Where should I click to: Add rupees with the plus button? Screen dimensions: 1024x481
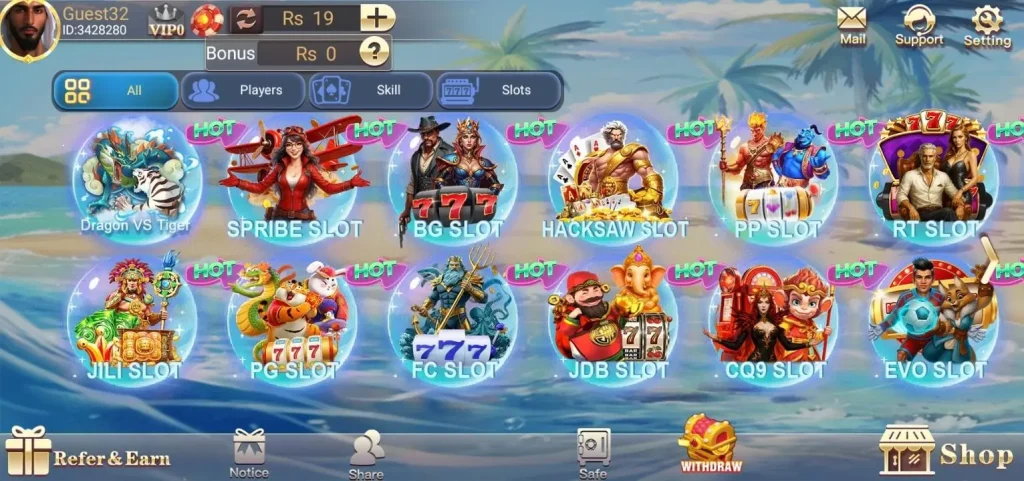click(x=377, y=18)
